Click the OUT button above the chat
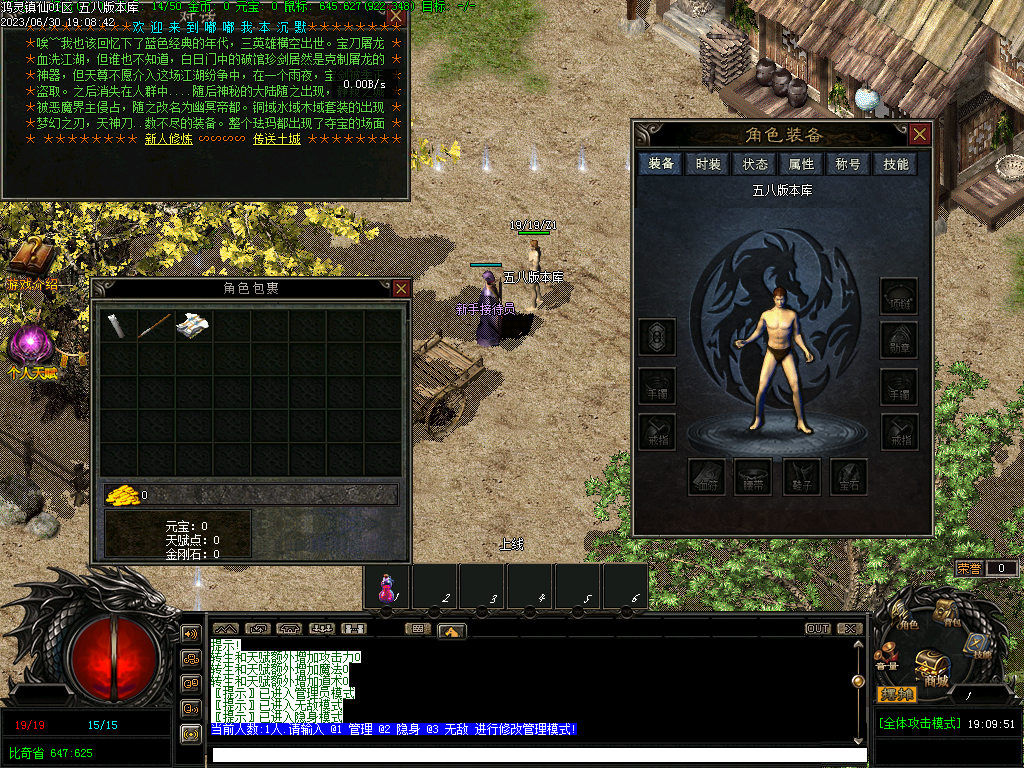 point(818,629)
